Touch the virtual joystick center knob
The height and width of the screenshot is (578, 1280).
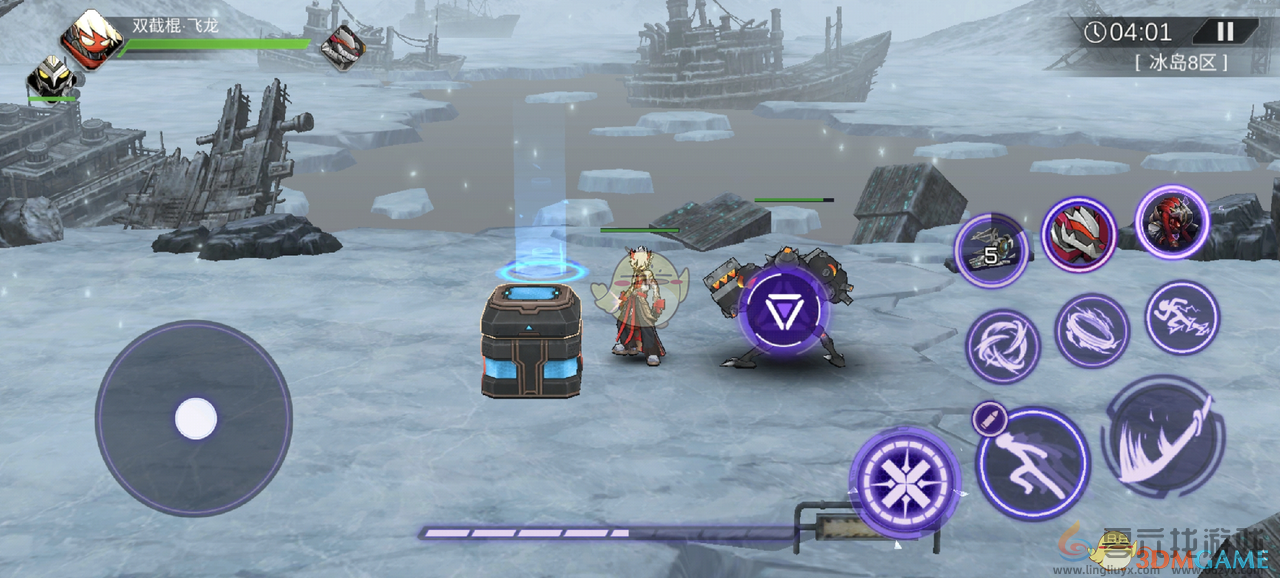195,418
